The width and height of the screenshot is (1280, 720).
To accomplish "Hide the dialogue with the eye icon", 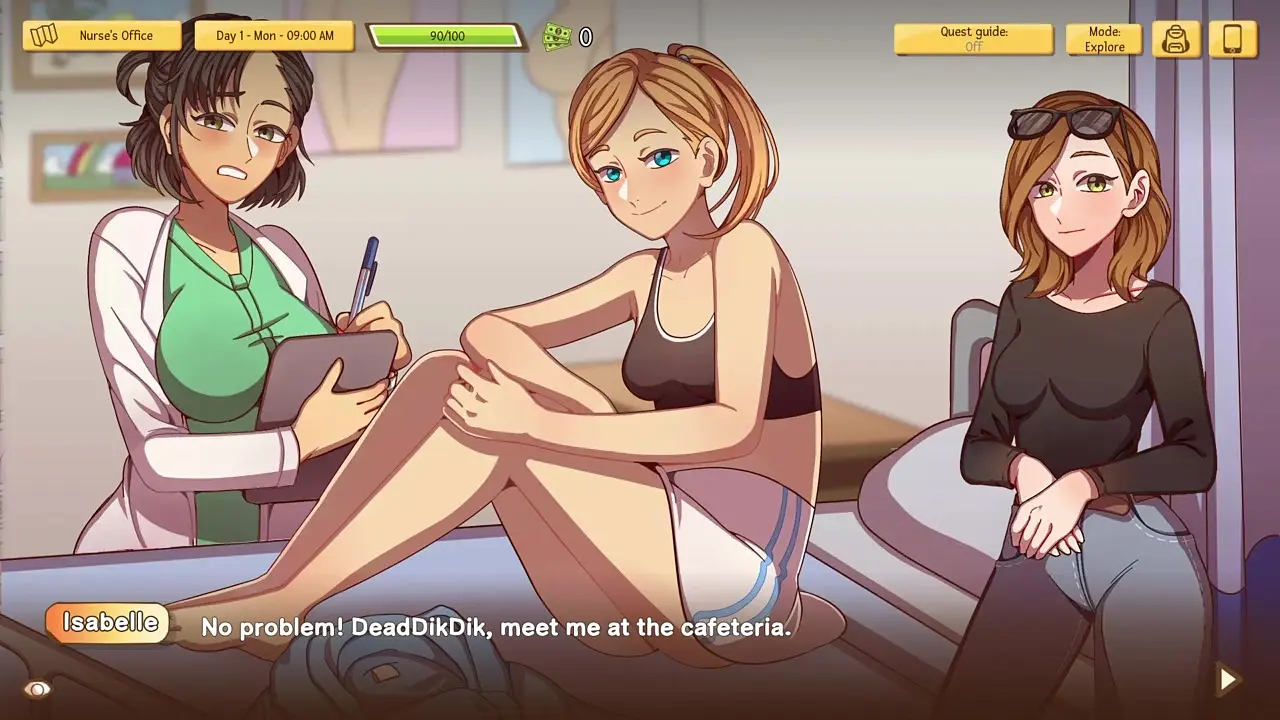I will (x=37, y=689).
